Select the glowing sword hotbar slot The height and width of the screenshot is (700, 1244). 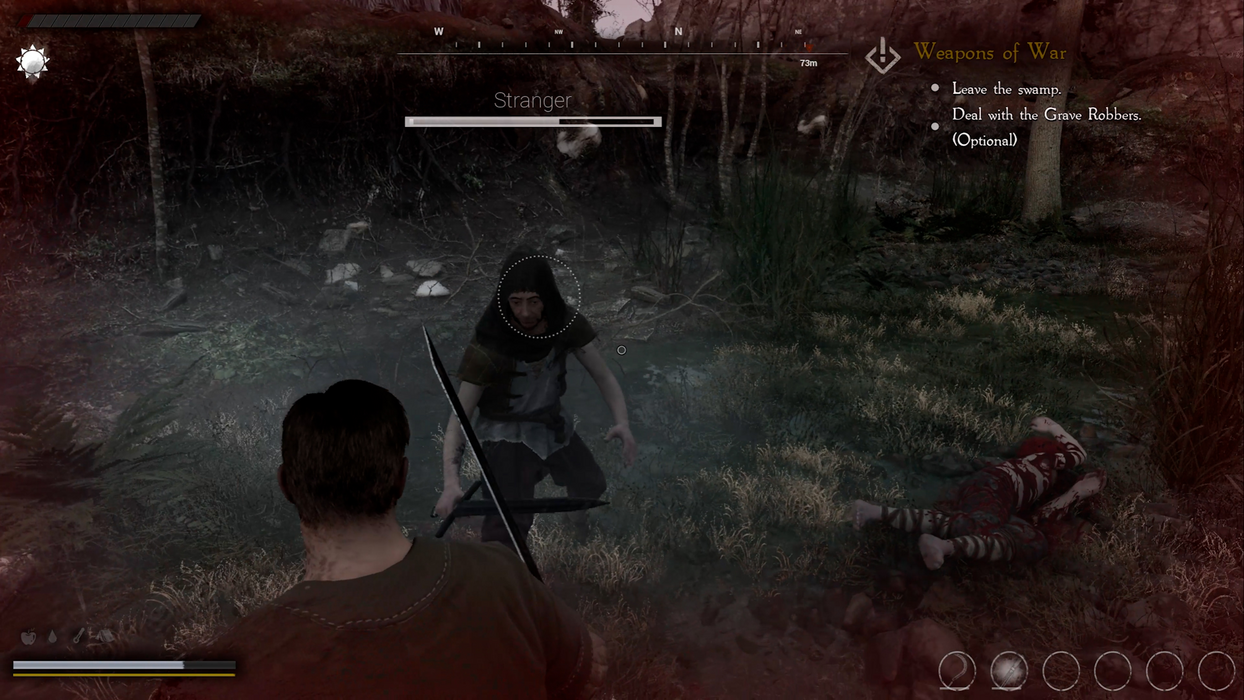pyautogui.click(x=1009, y=671)
